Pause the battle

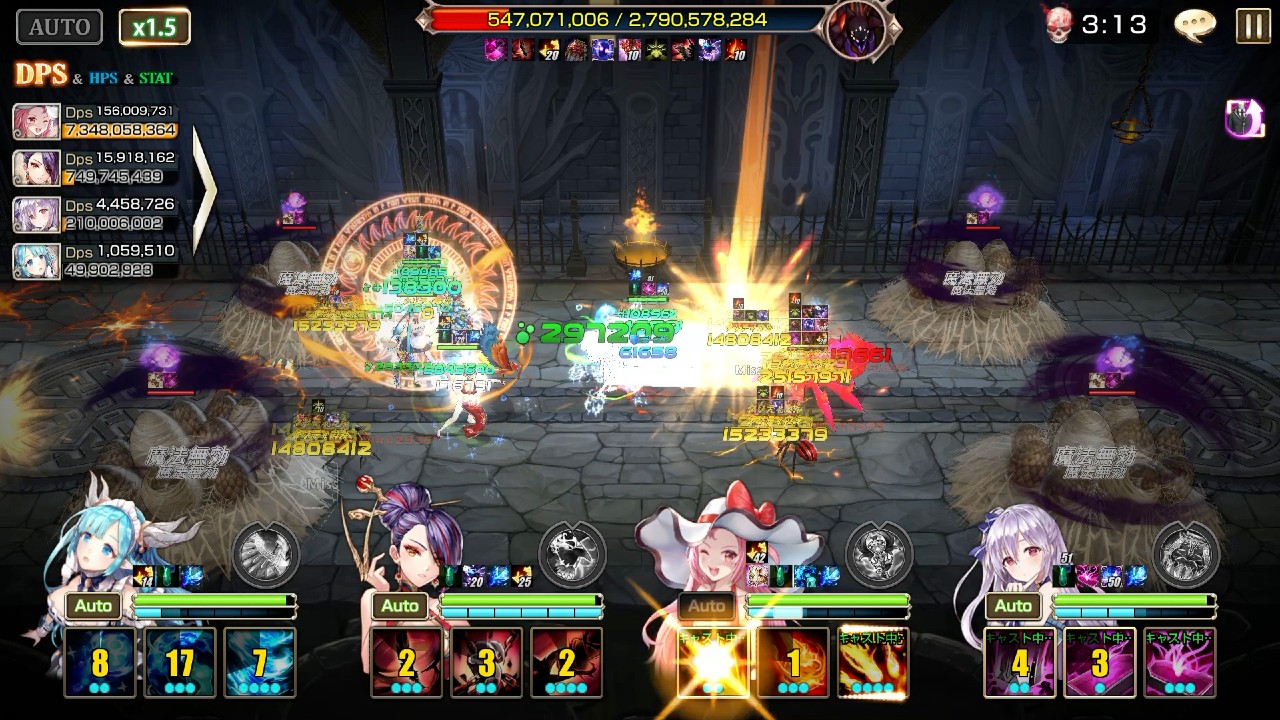[1253, 26]
